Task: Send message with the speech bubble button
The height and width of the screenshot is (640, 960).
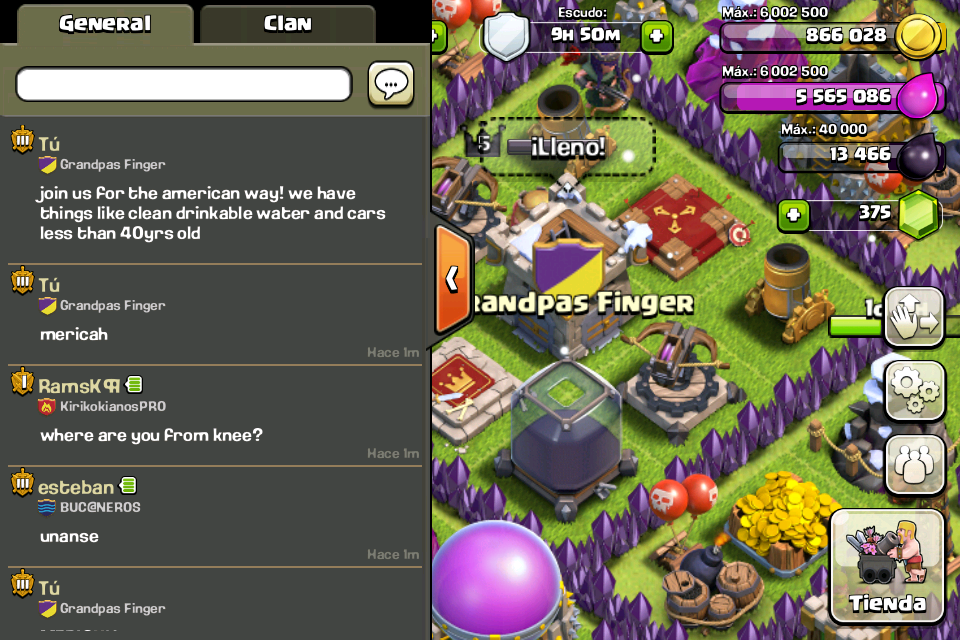Action: (x=391, y=84)
